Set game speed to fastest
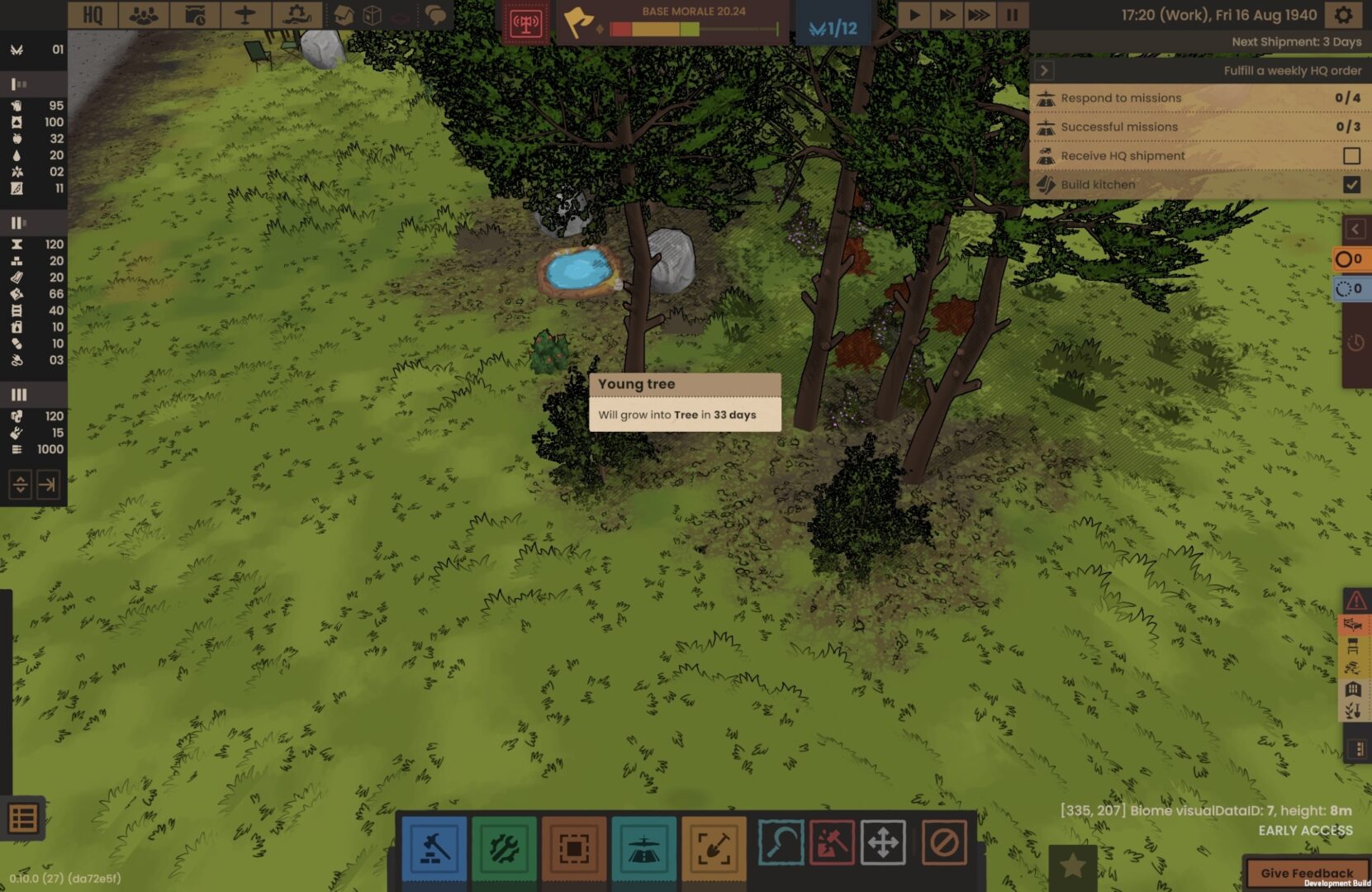 tap(979, 15)
